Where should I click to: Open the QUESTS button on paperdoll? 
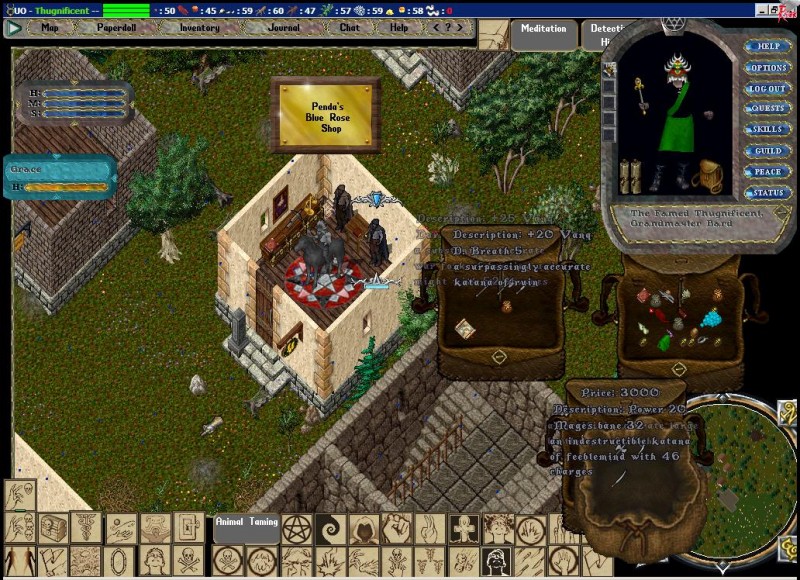pyautogui.click(x=767, y=108)
